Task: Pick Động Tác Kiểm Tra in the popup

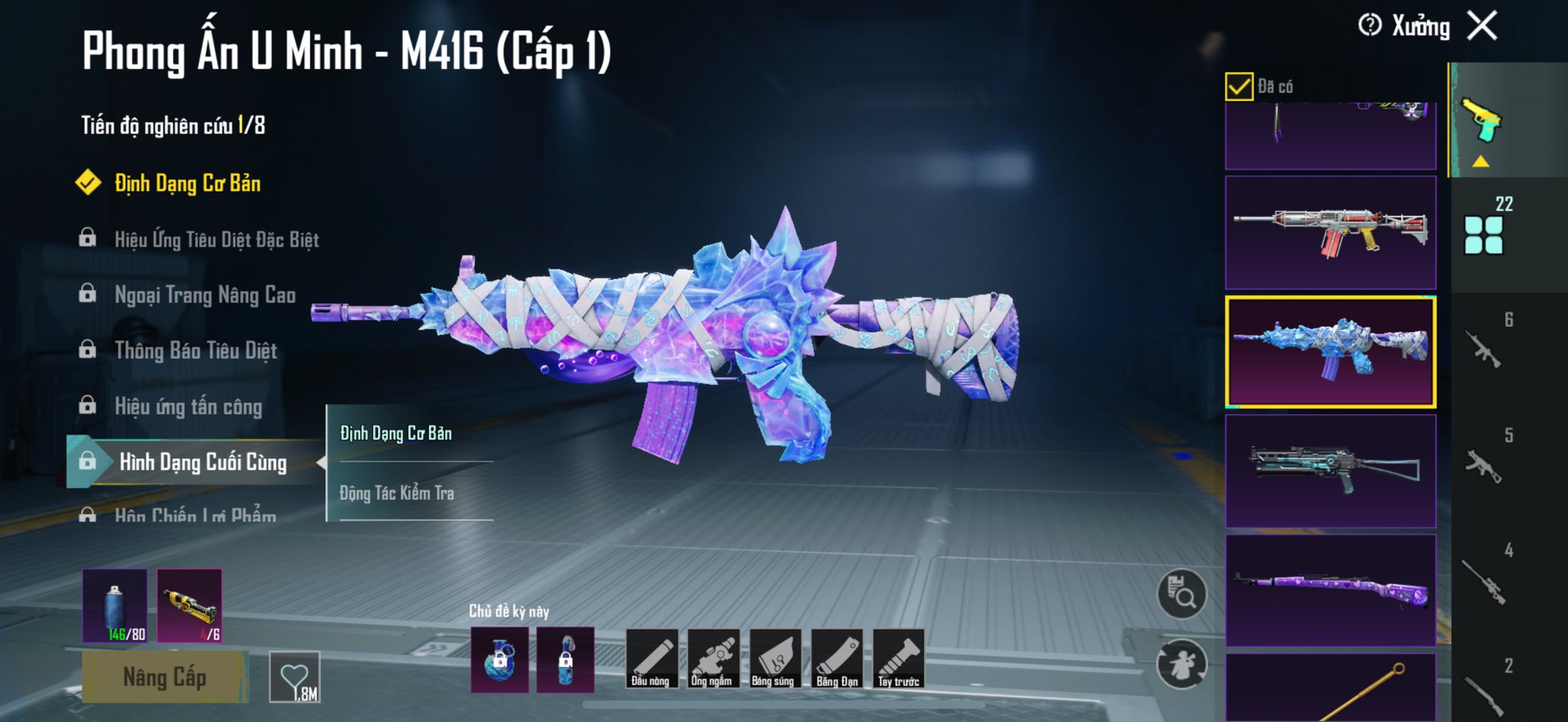Action: 397,494
